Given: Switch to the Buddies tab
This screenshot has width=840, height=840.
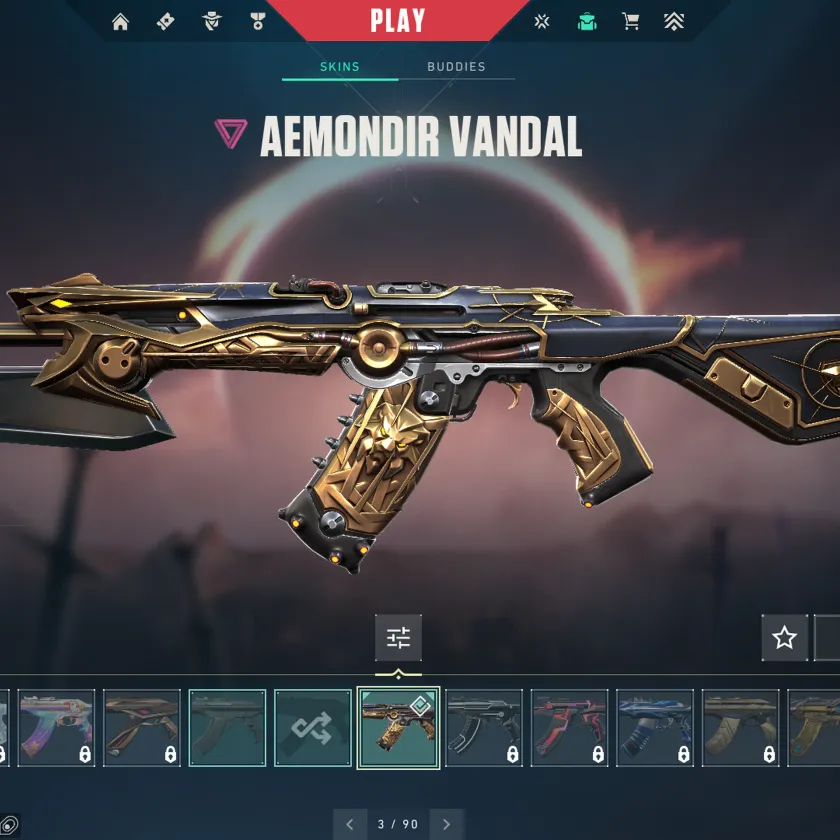Looking at the screenshot, I should click(456, 67).
